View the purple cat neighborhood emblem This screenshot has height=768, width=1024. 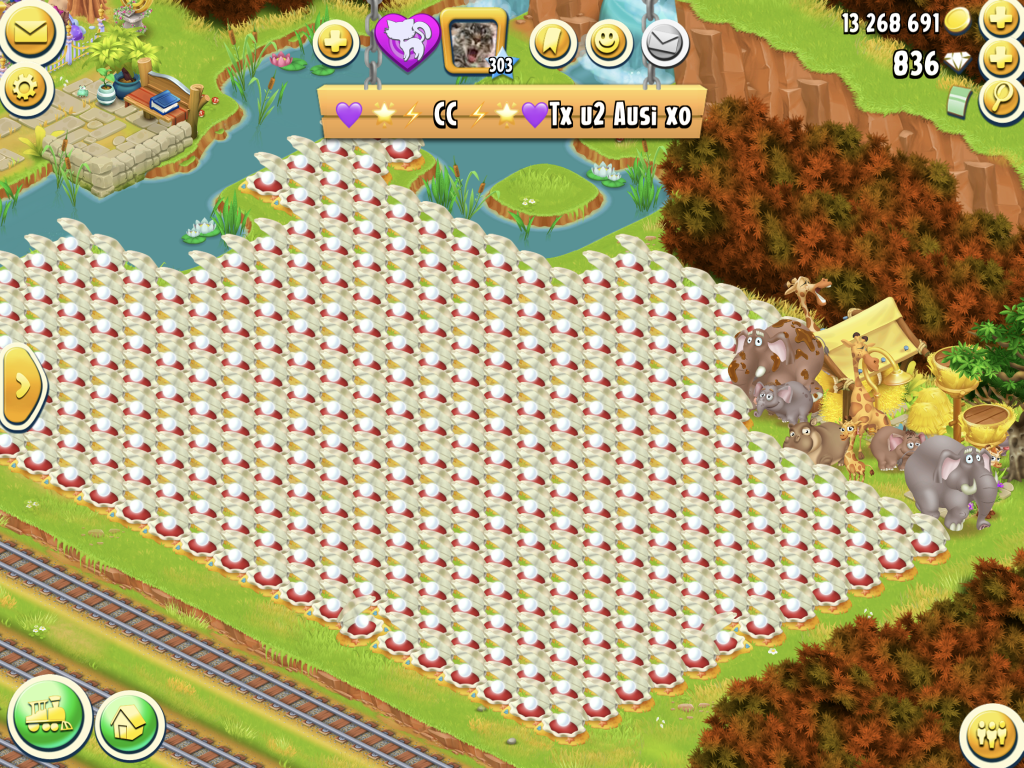pos(406,42)
